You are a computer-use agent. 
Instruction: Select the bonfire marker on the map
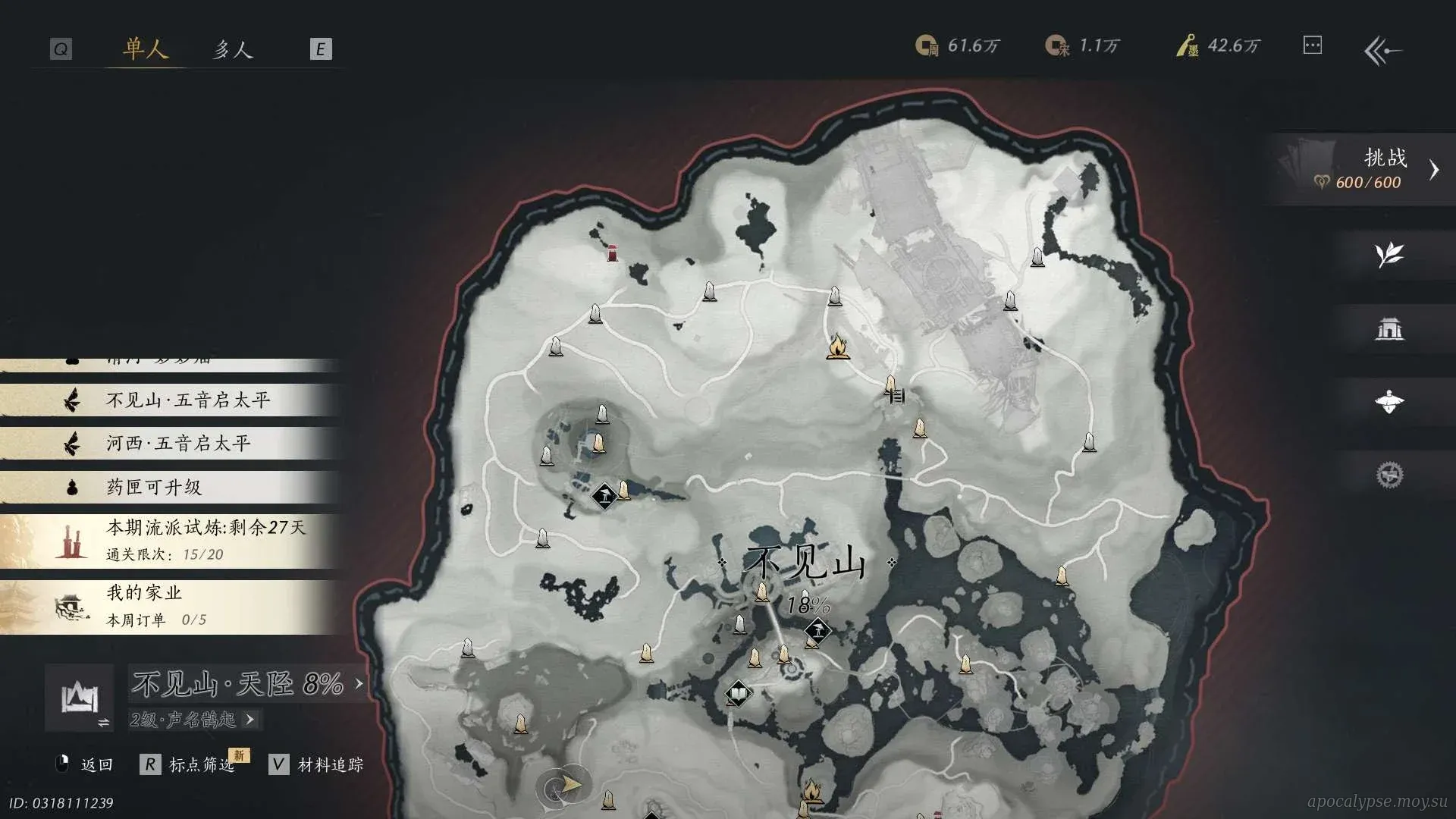837,347
